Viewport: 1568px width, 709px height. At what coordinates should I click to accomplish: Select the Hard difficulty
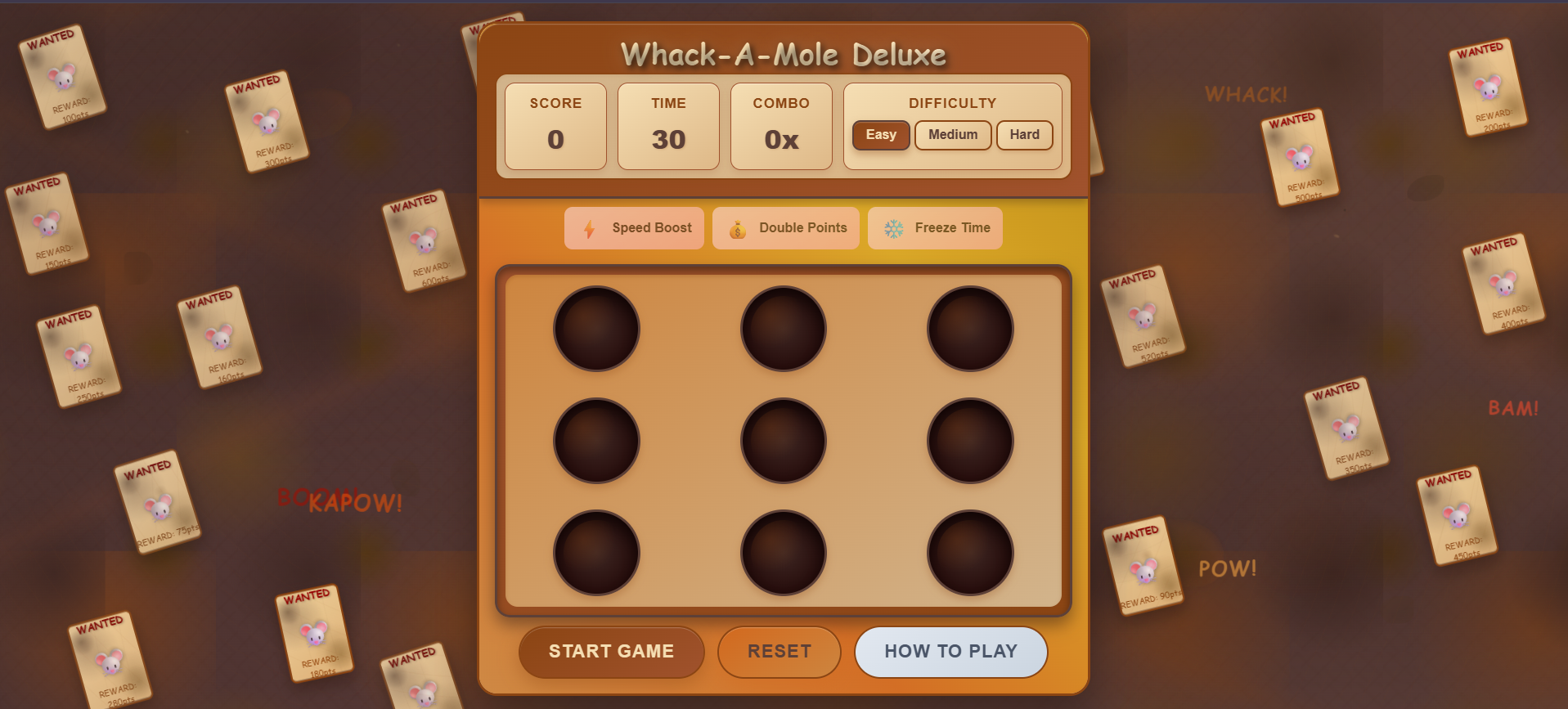click(x=1024, y=135)
